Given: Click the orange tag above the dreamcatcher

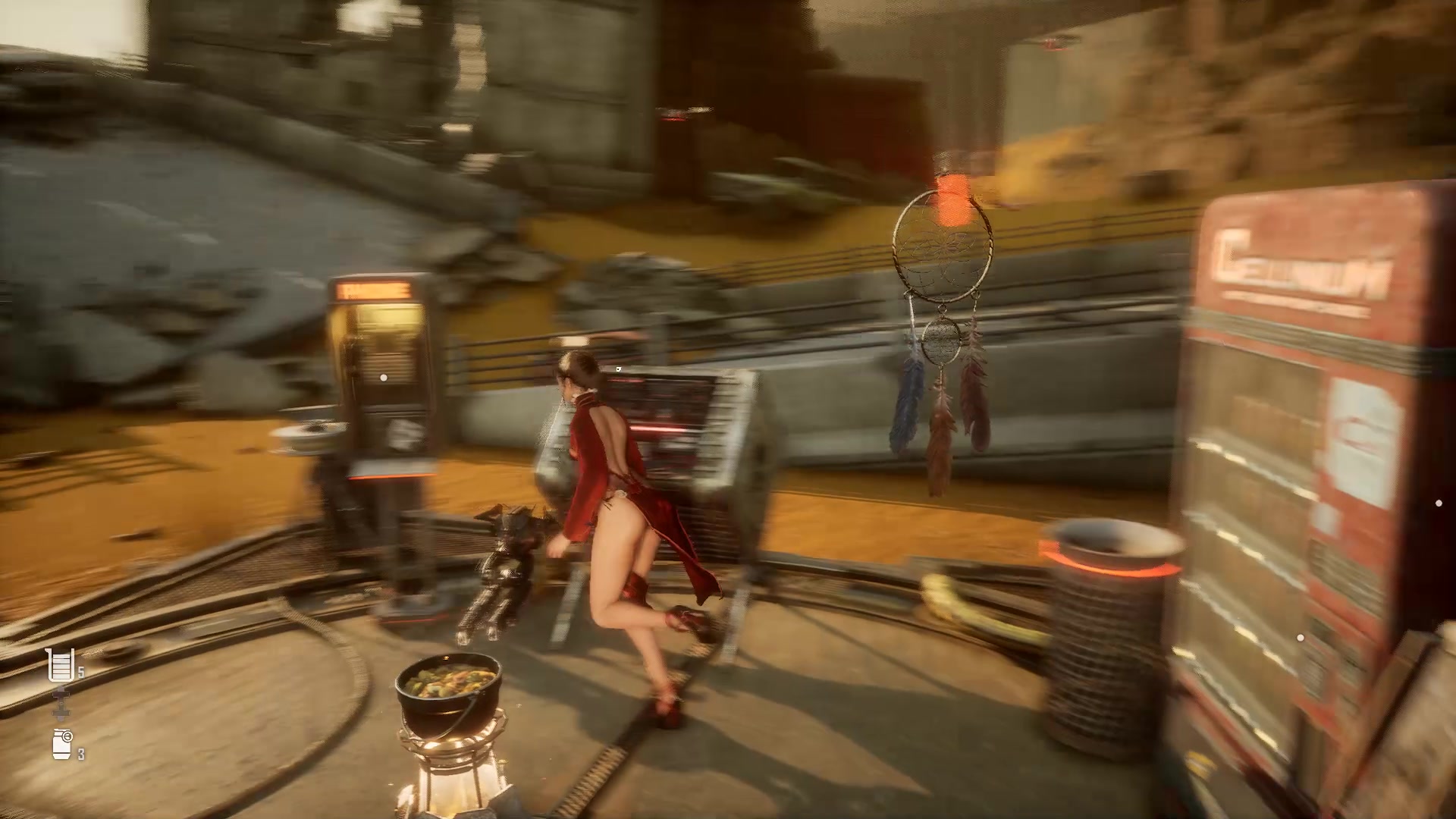Looking at the screenshot, I should pyautogui.click(x=952, y=182).
